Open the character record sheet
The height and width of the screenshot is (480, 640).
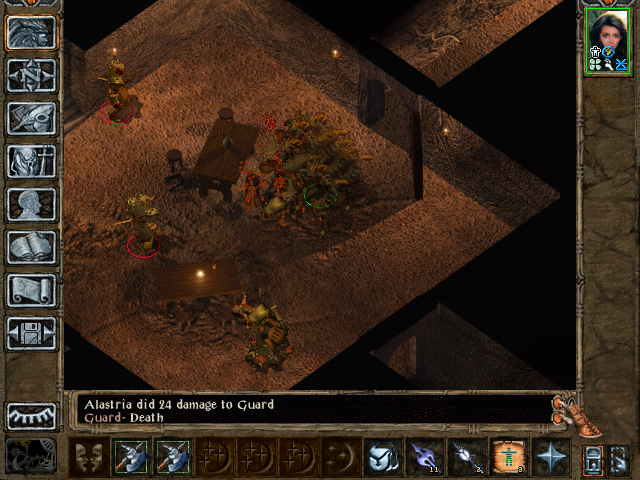point(32,204)
